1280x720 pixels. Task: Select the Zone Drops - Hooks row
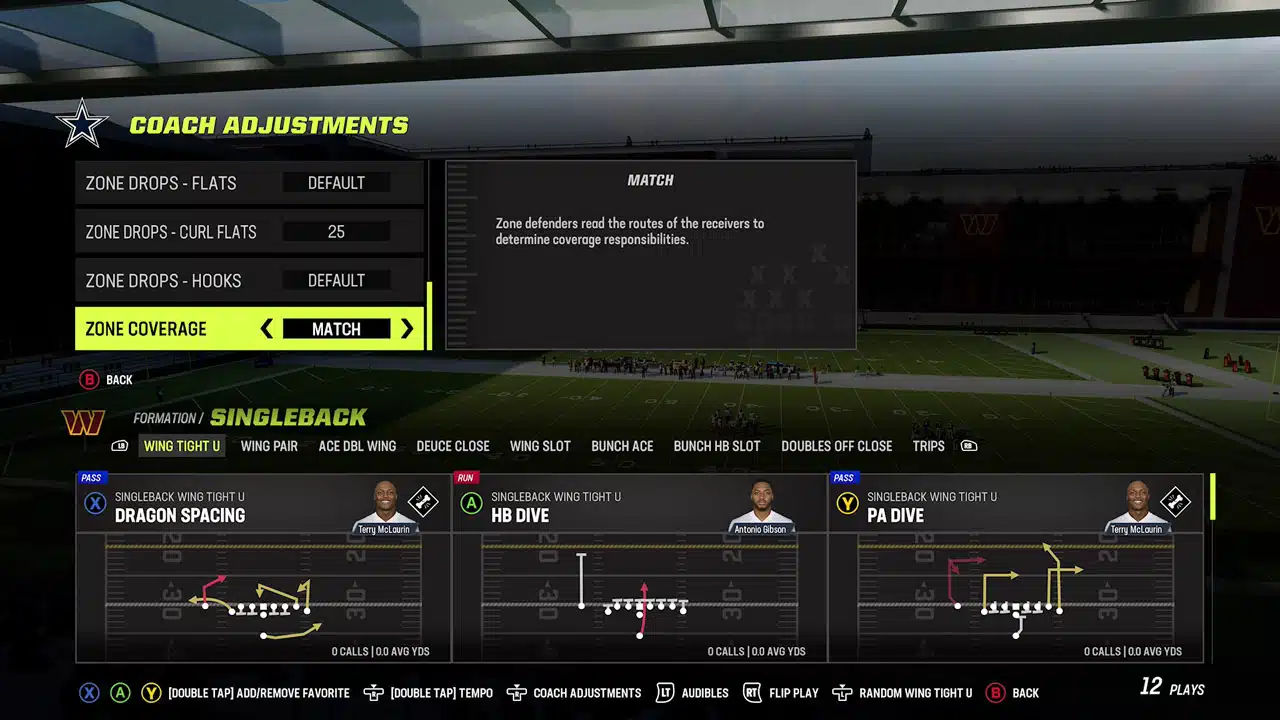coord(249,281)
